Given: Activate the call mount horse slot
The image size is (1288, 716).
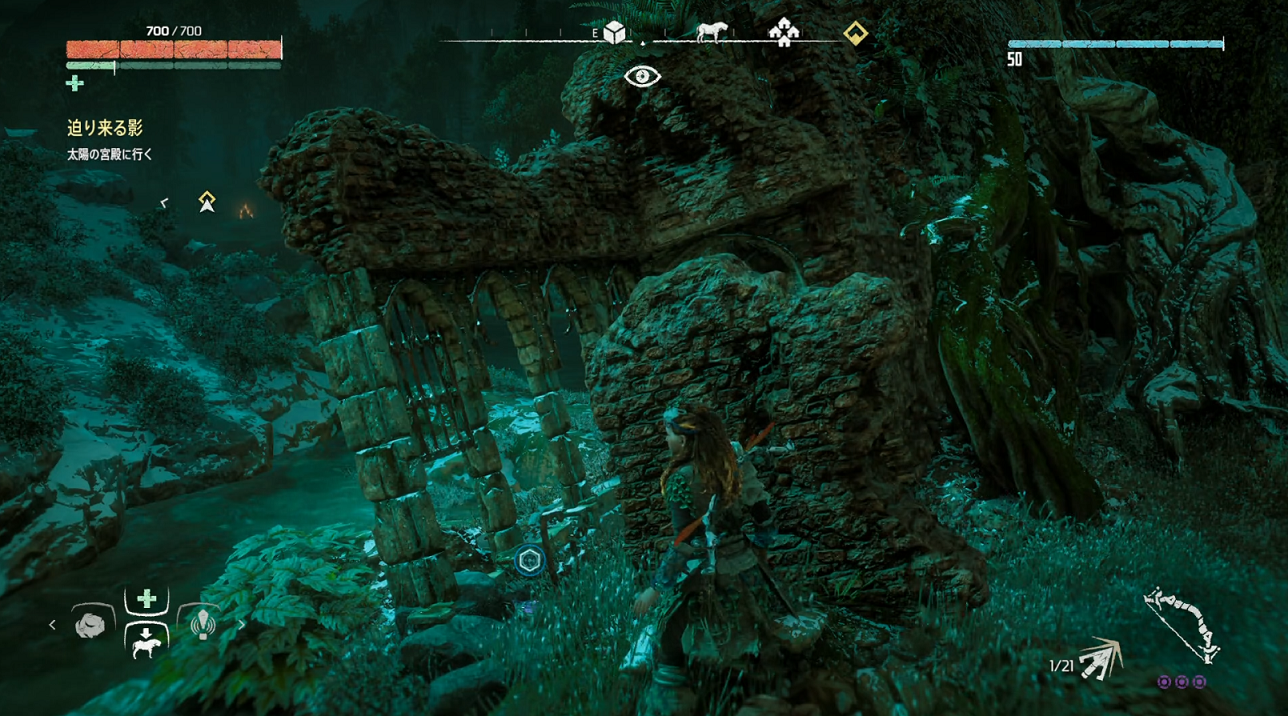Looking at the screenshot, I should pos(146,643).
